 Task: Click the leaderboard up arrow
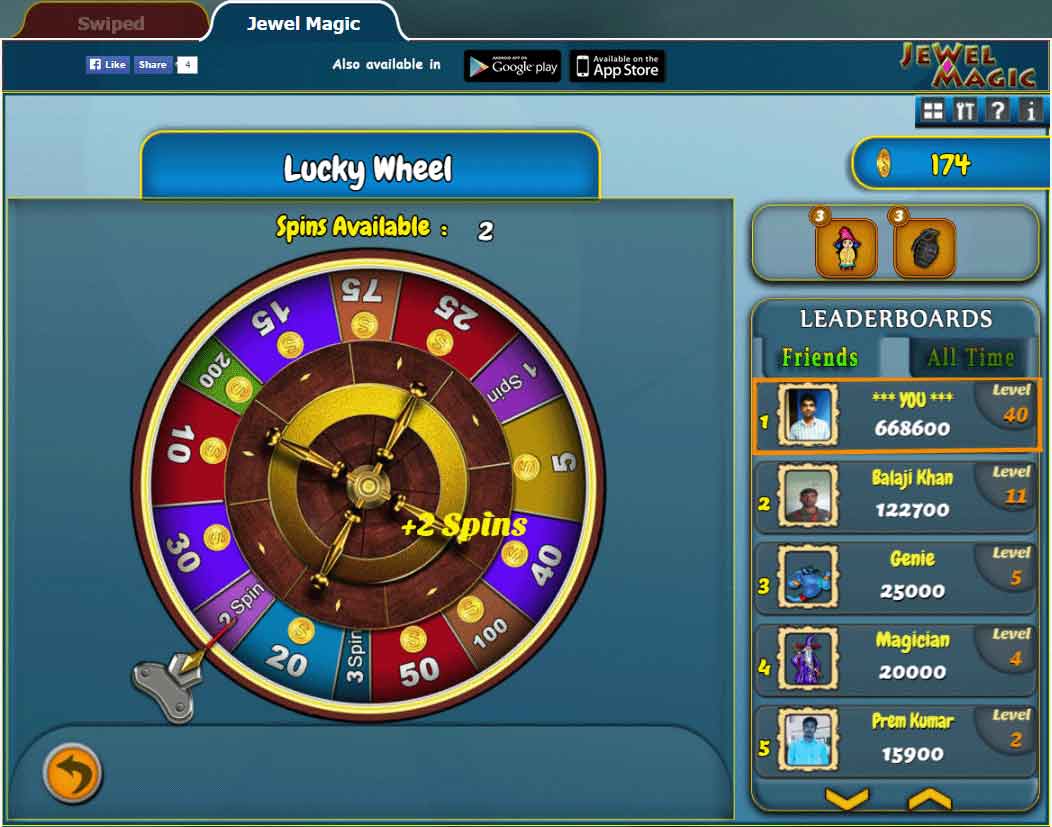pos(928,798)
